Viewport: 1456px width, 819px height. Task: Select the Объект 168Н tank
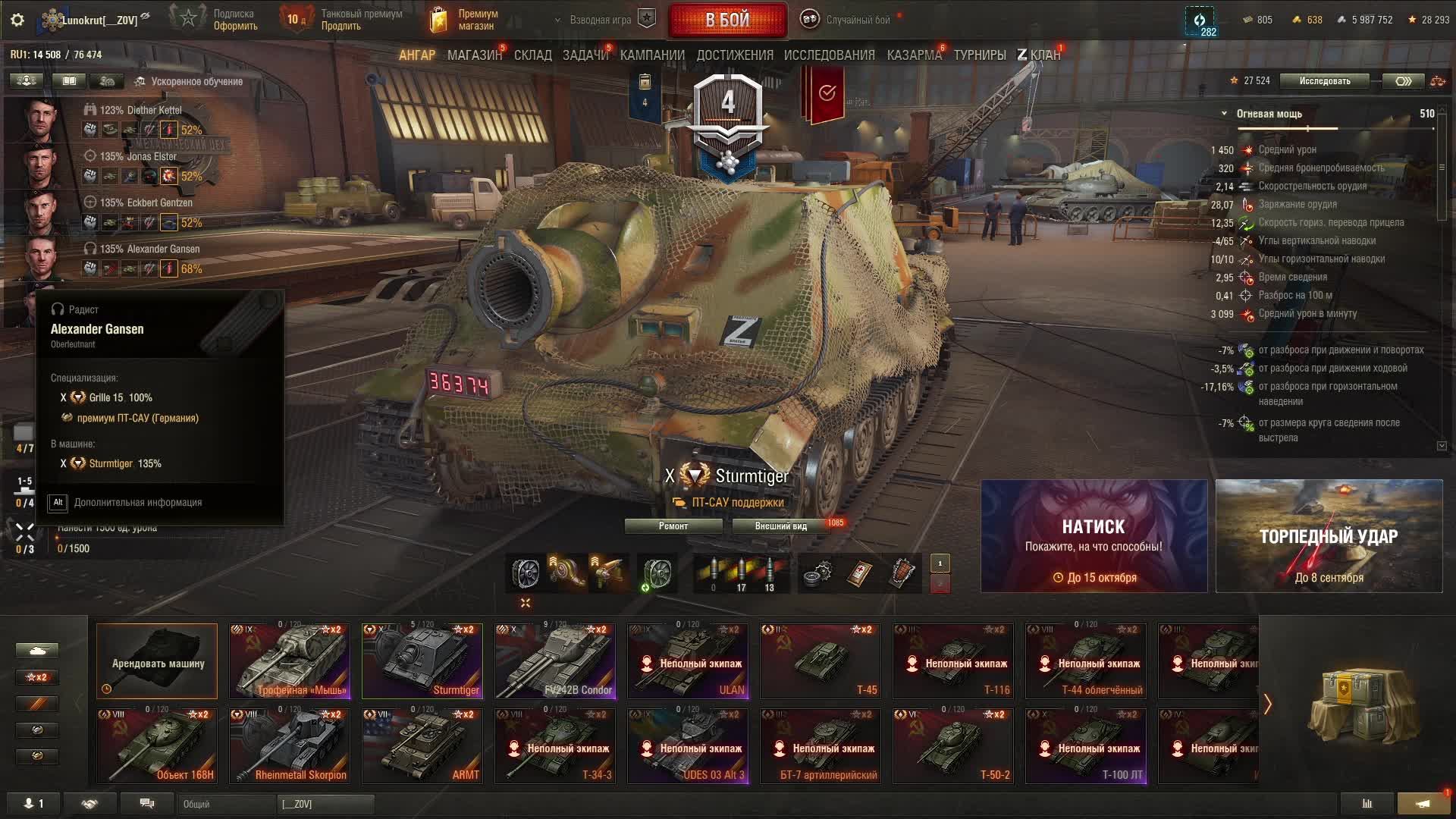[x=157, y=746]
